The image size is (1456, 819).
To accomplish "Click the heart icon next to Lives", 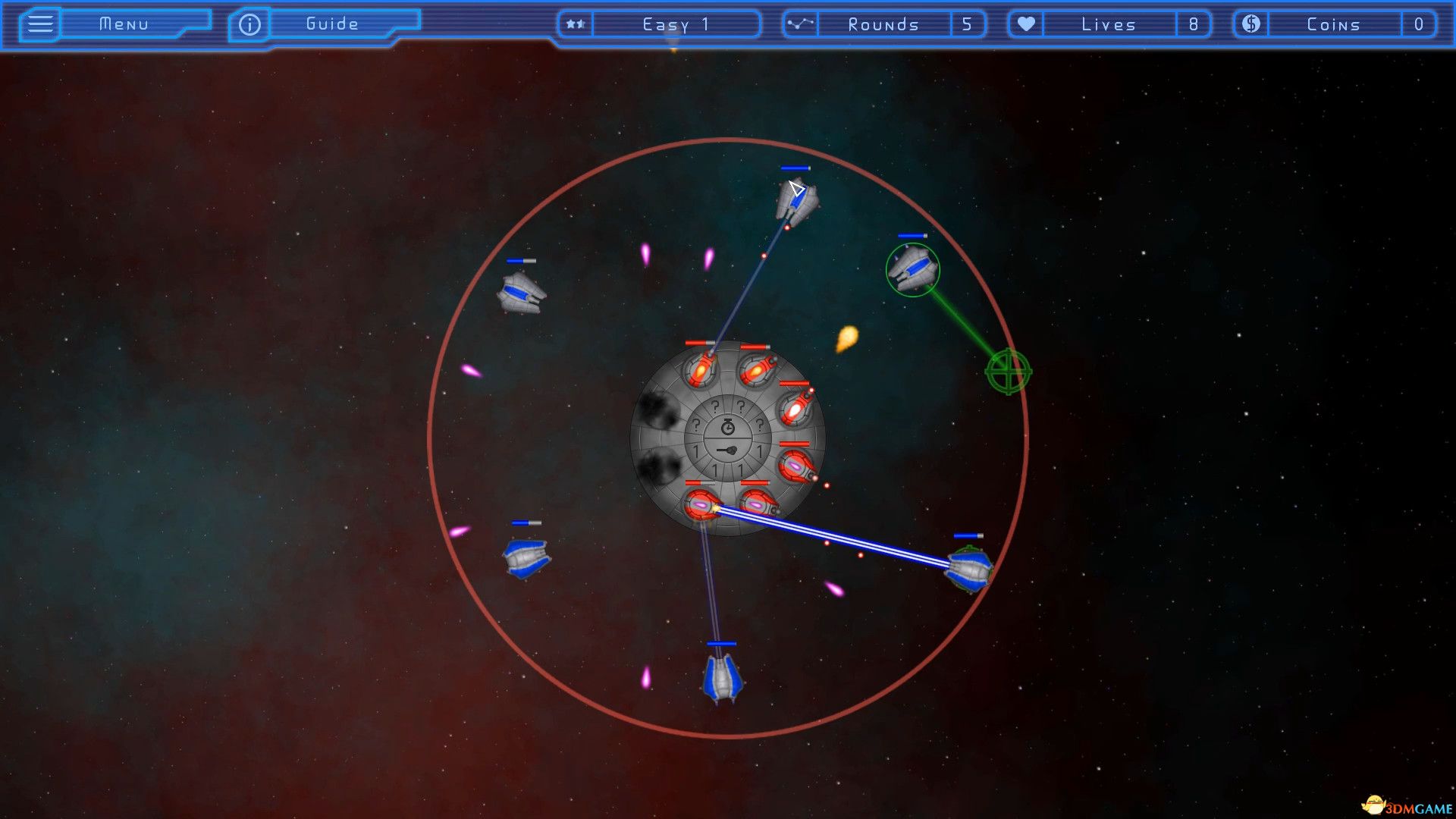I will point(1026,24).
